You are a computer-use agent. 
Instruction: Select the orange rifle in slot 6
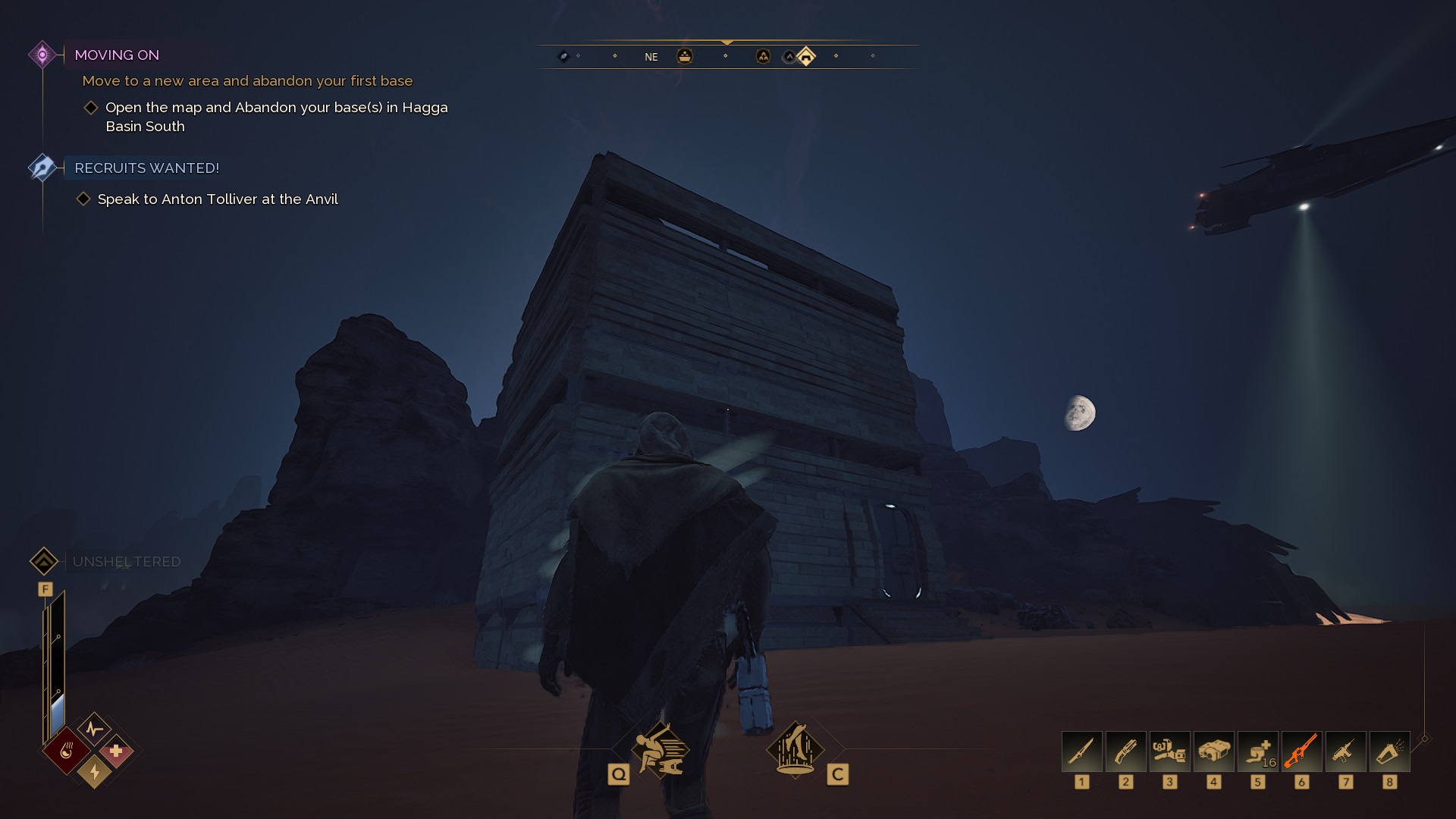1302,752
